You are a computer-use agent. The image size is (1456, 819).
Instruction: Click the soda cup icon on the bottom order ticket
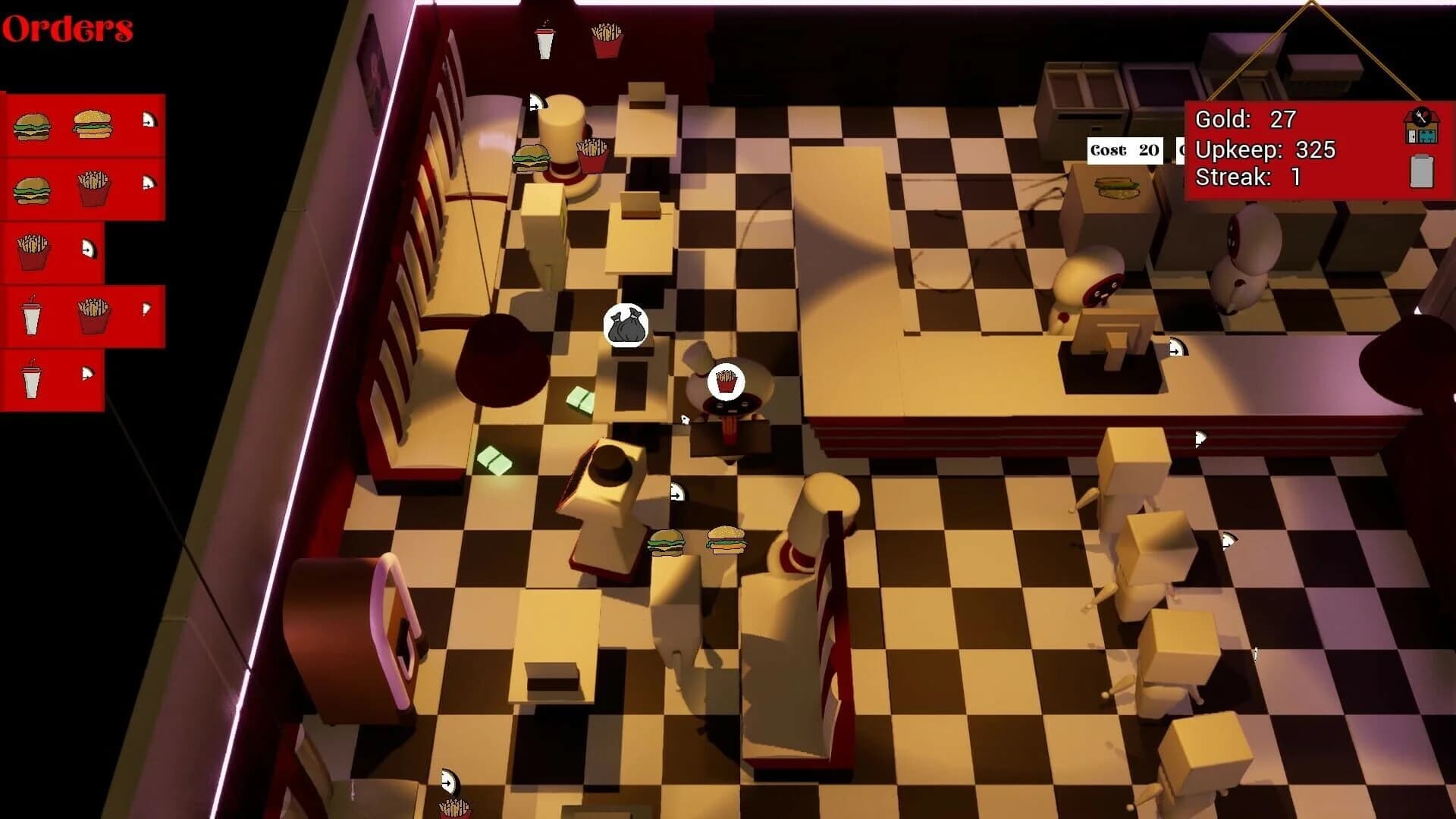[30, 379]
